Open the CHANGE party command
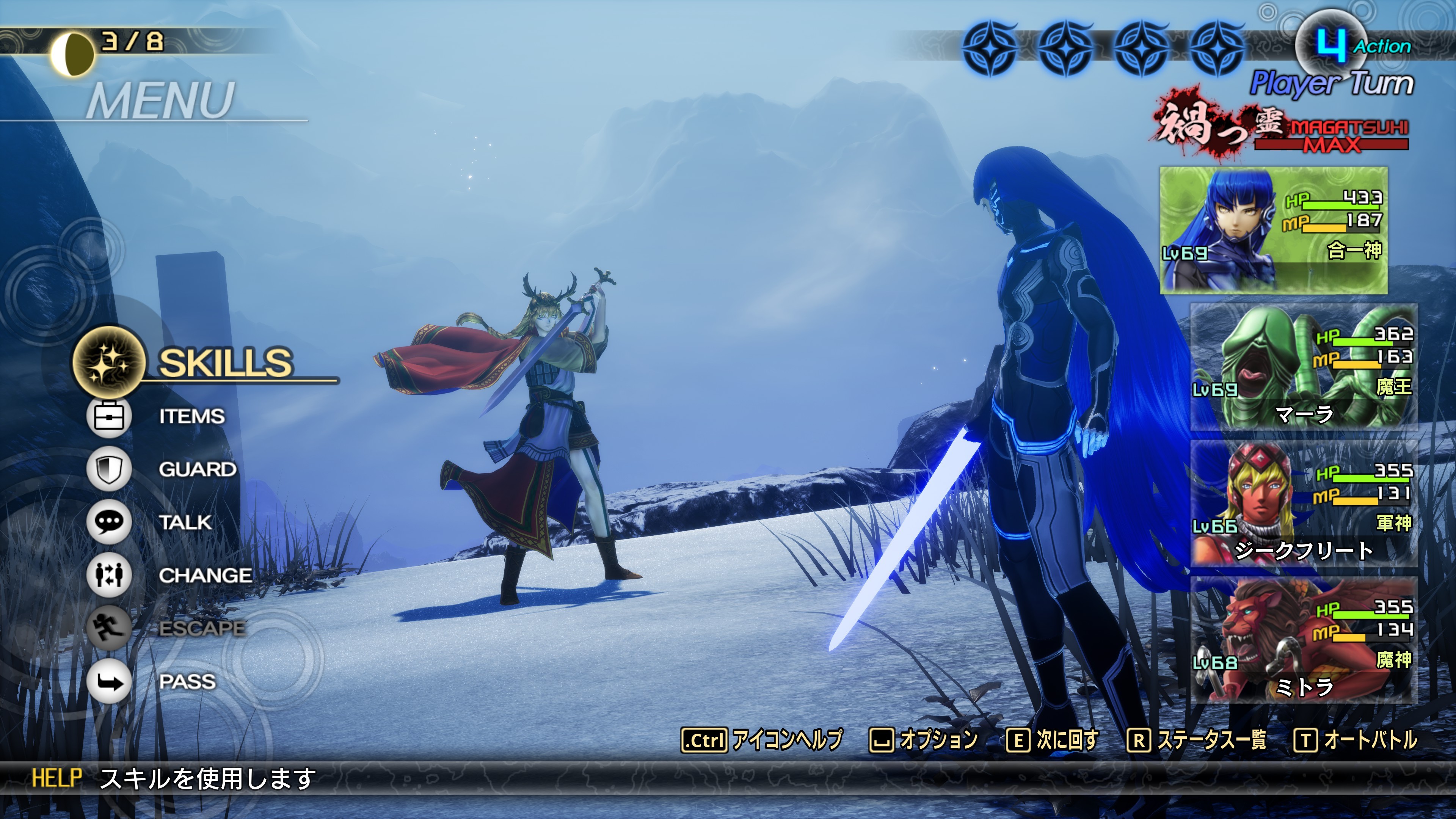The width and height of the screenshot is (1456, 819). 205,576
